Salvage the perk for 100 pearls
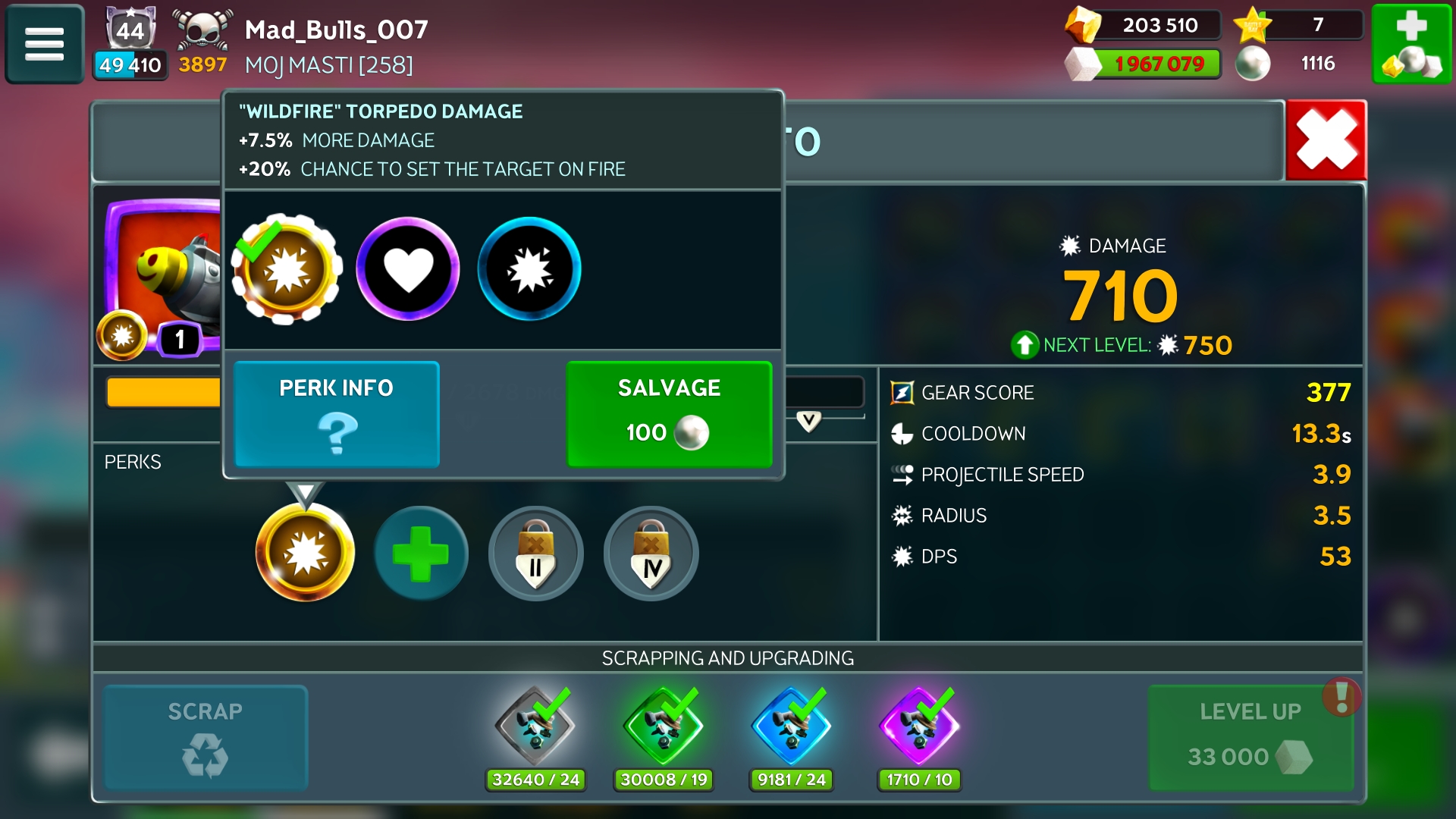The height and width of the screenshot is (819, 1456). pos(669,414)
